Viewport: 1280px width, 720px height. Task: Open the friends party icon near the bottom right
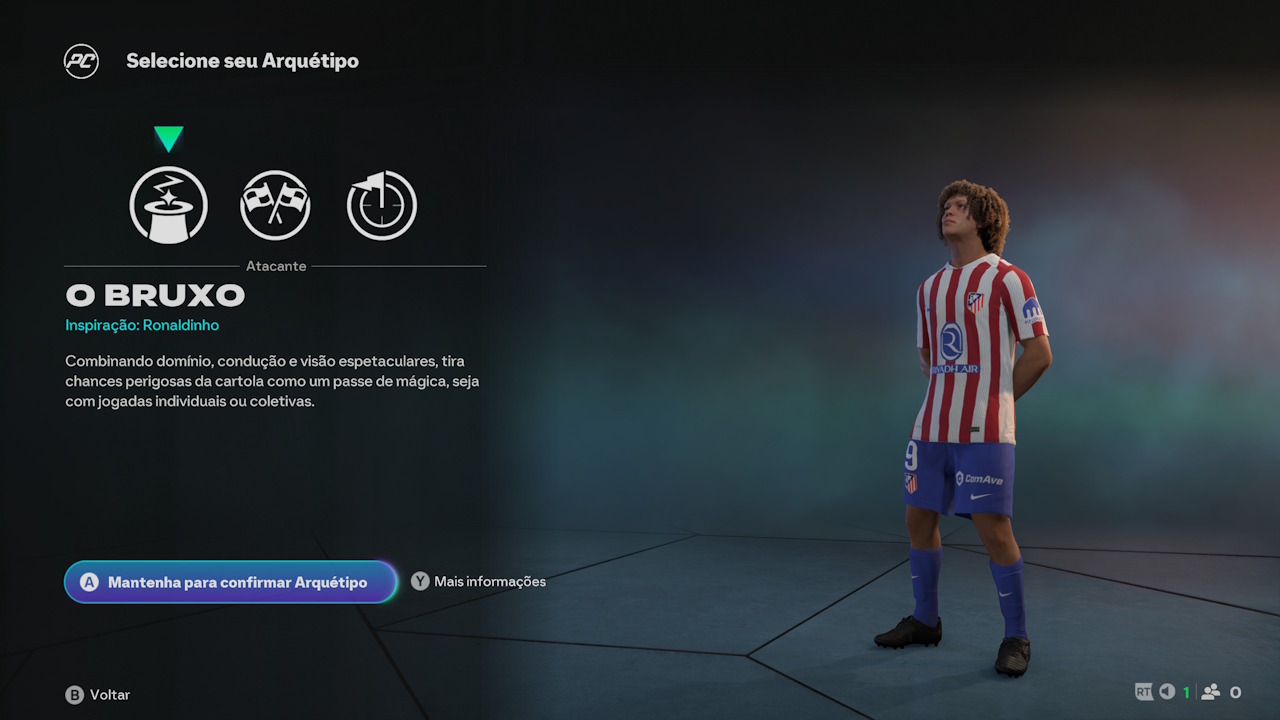coord(1212,691)
